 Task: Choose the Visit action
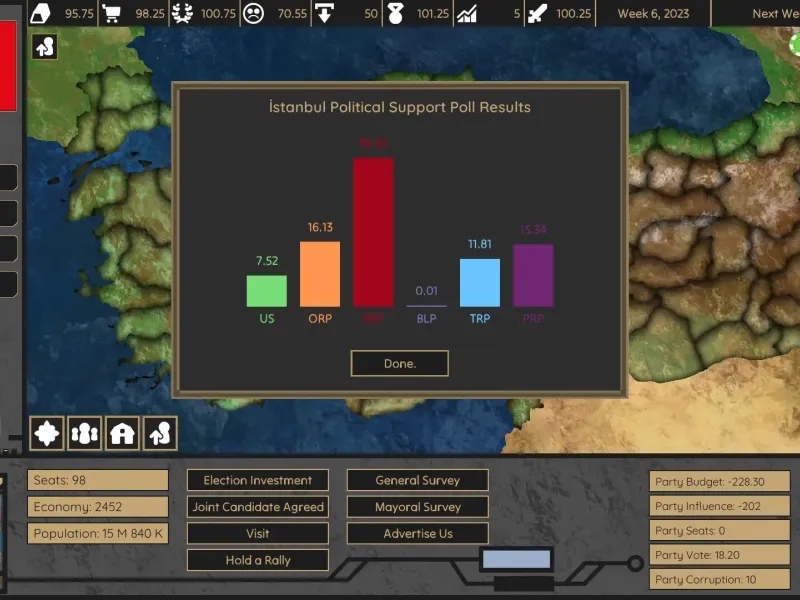(x=258, y=534)
